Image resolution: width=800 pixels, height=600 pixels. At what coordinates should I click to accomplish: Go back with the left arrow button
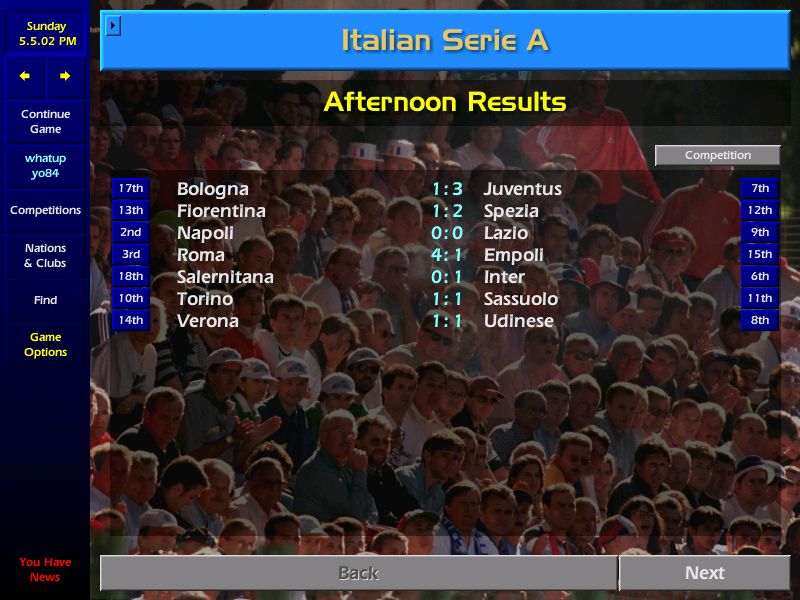click(25, 76)
